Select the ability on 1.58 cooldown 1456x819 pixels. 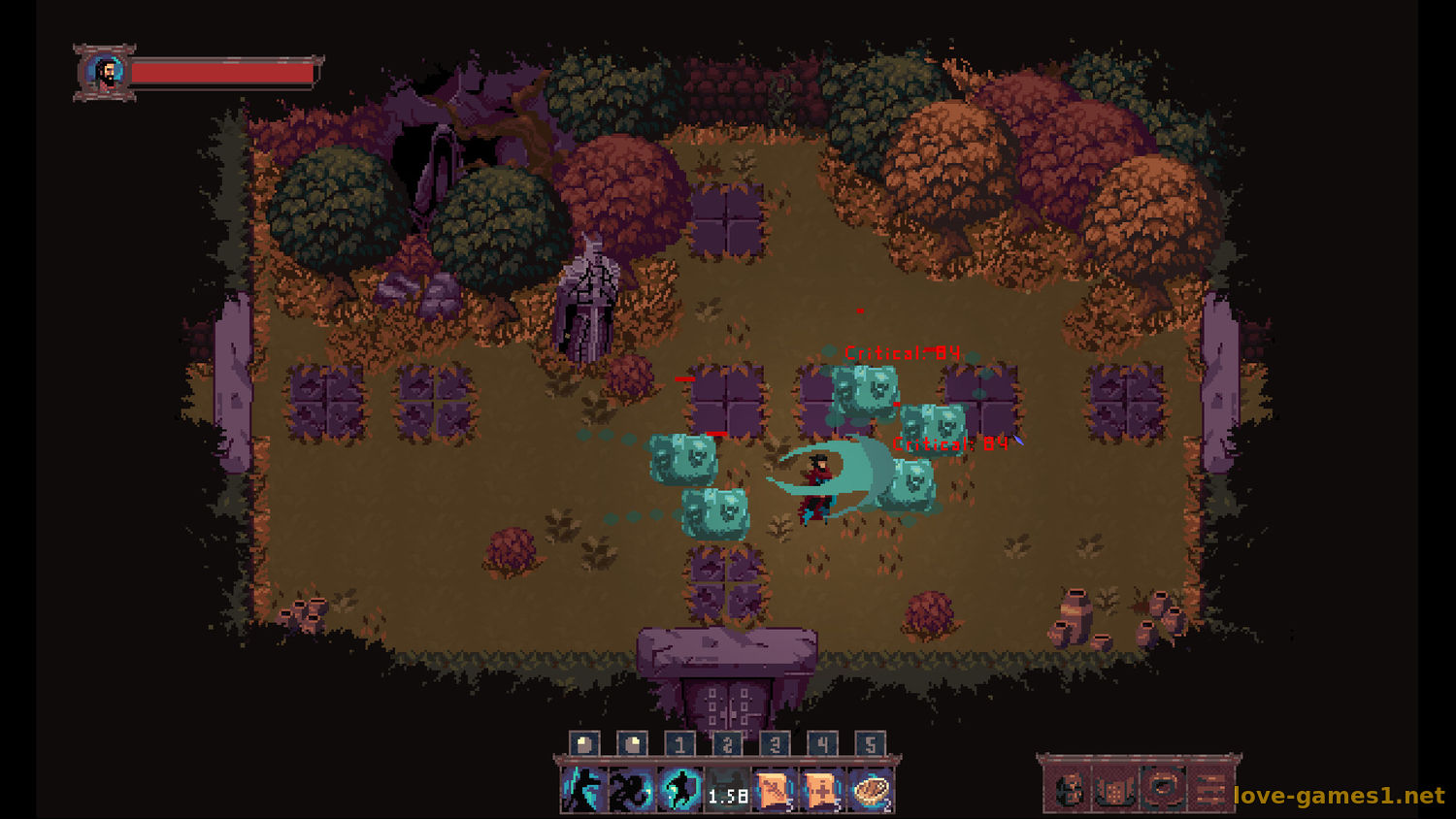(x=727, y=790)
